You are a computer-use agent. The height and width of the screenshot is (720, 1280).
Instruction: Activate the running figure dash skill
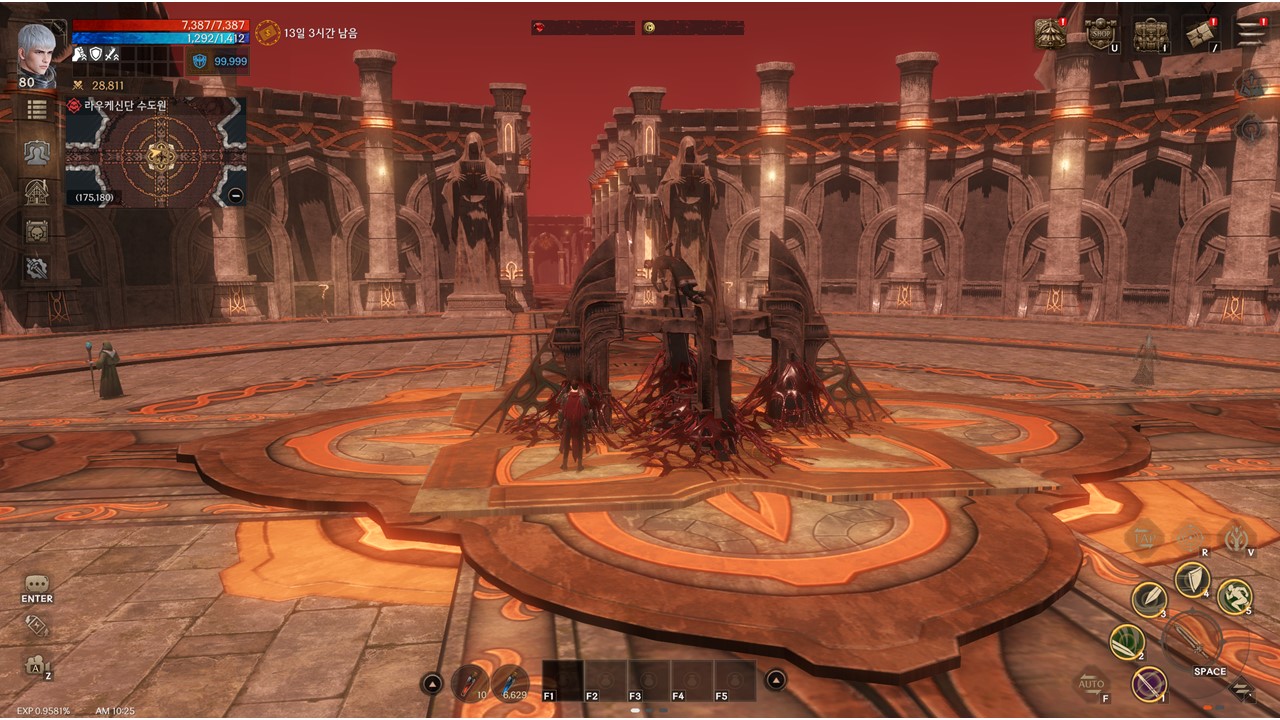(1235, 597)
